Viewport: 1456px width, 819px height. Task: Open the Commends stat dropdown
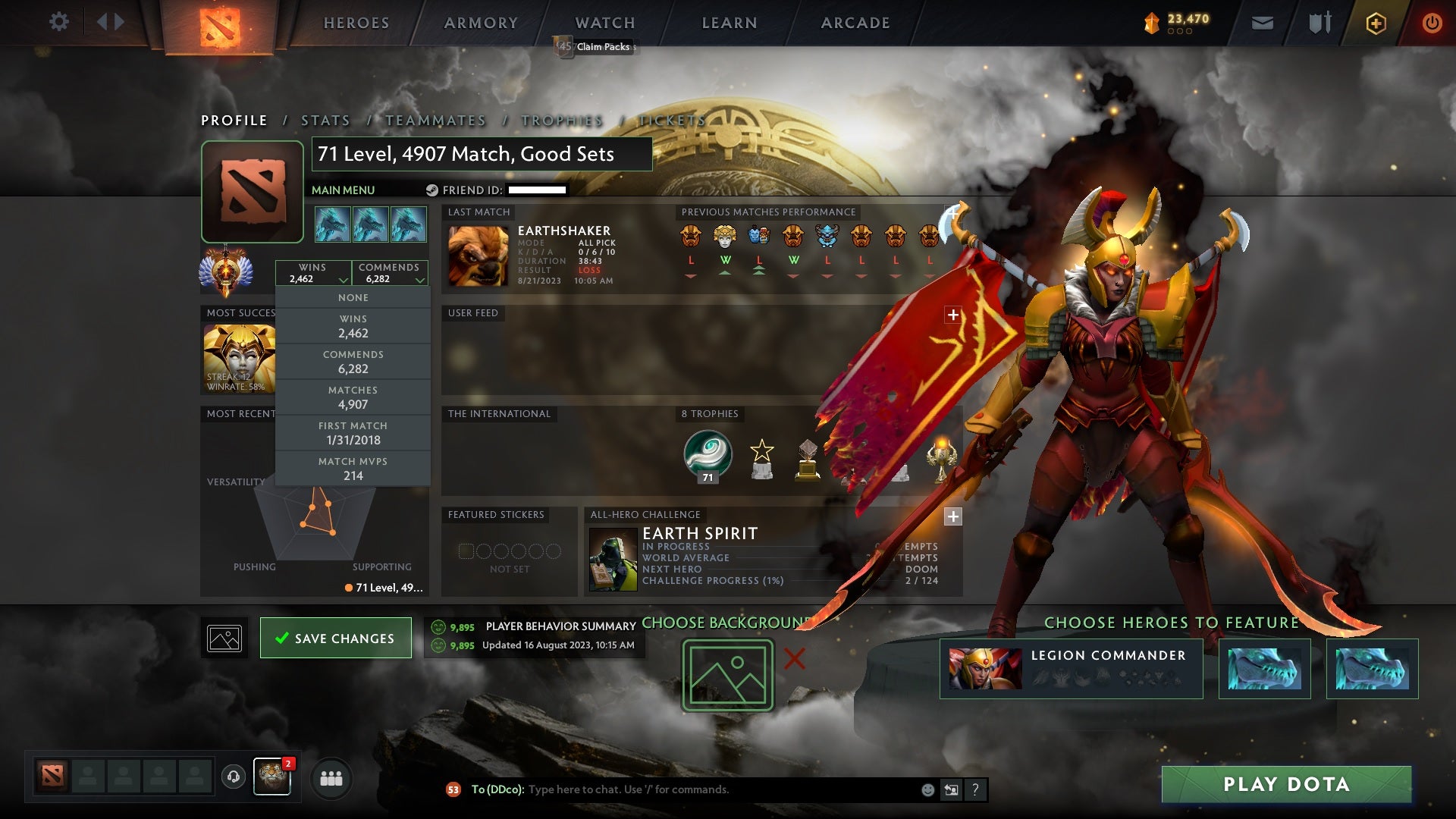click(390, 273)
